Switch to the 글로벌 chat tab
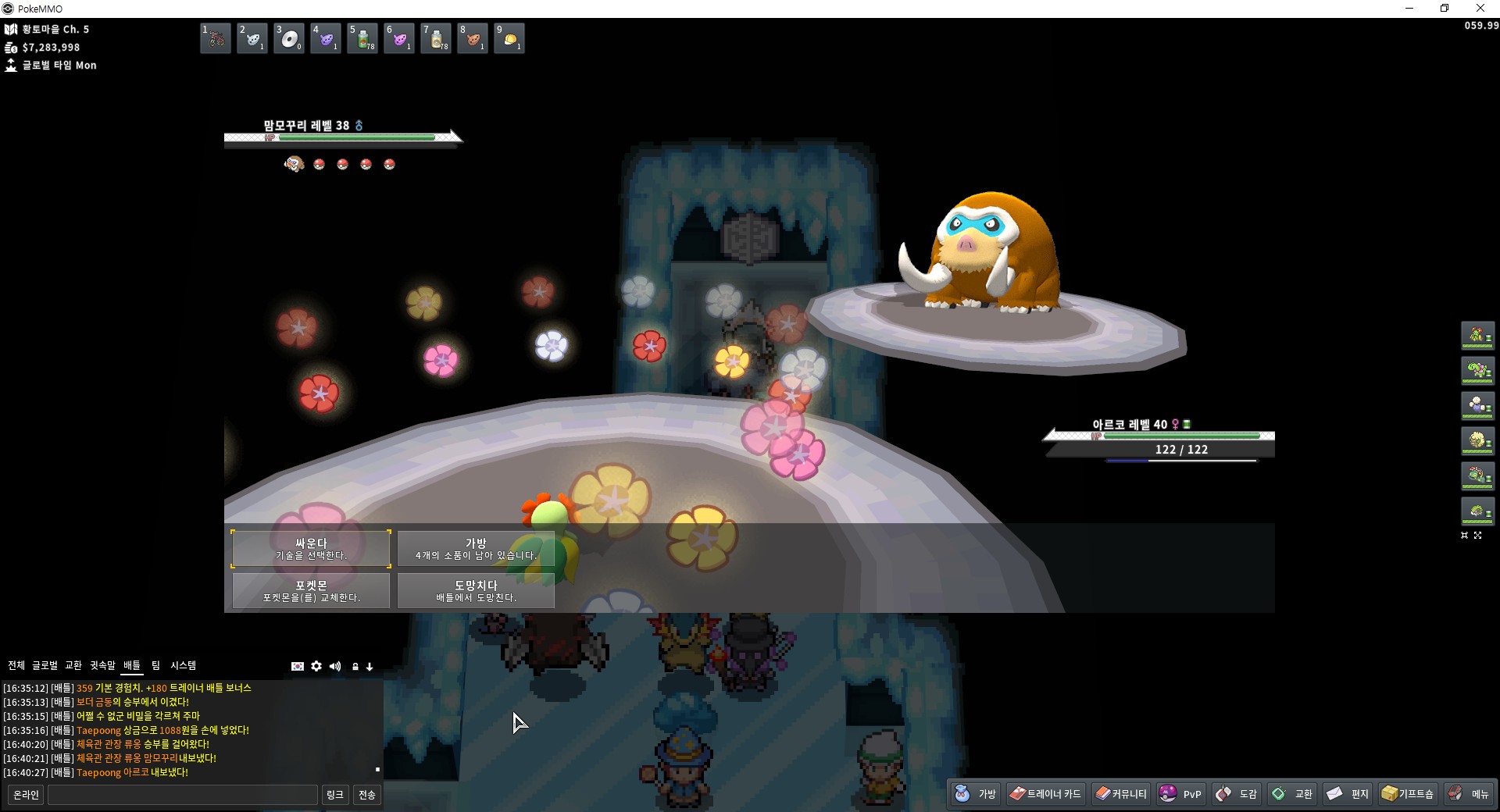The image size is (1500, 812). click(x=45, y=665)
